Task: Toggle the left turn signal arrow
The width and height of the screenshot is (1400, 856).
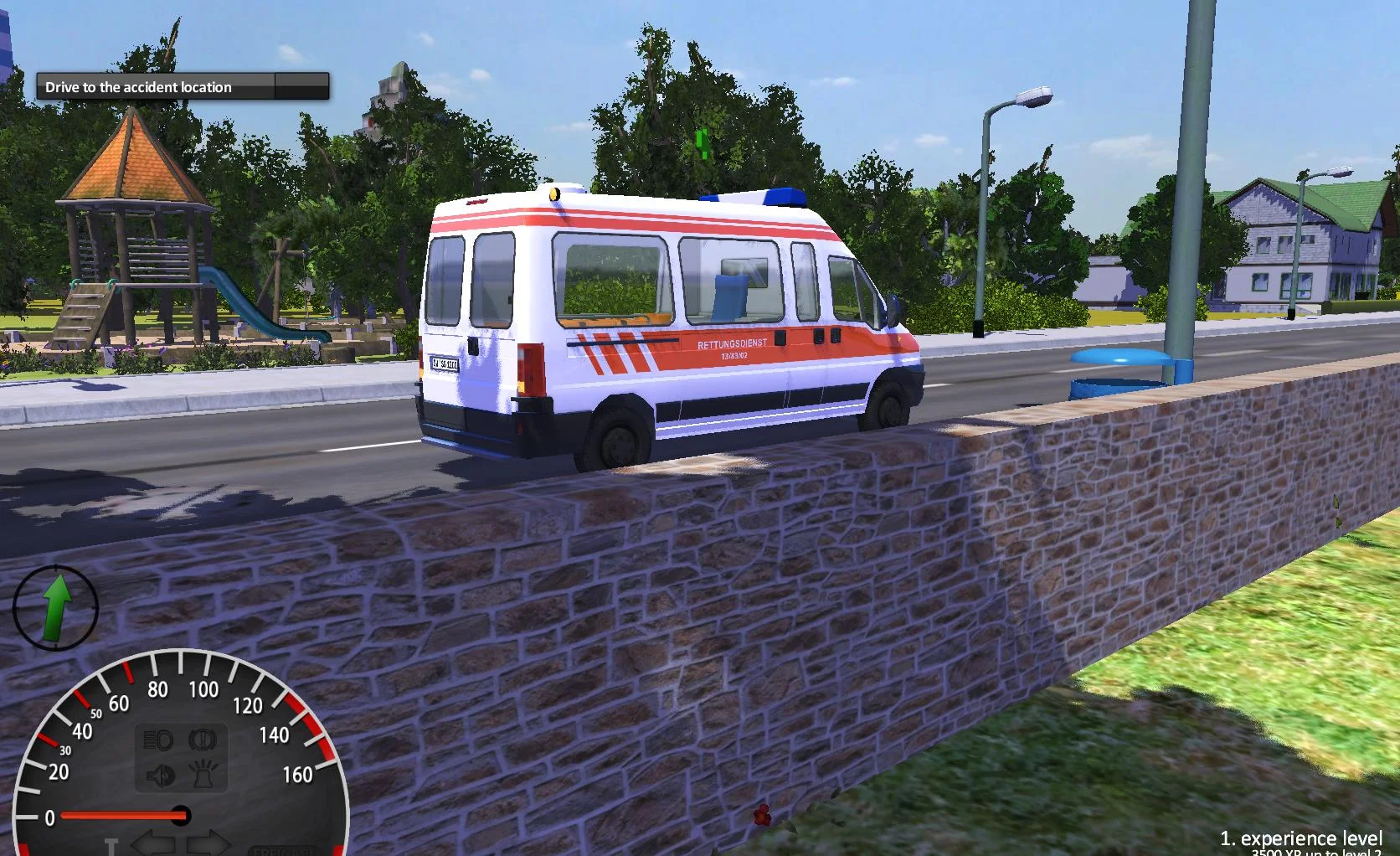Action: tap(155, 841)
